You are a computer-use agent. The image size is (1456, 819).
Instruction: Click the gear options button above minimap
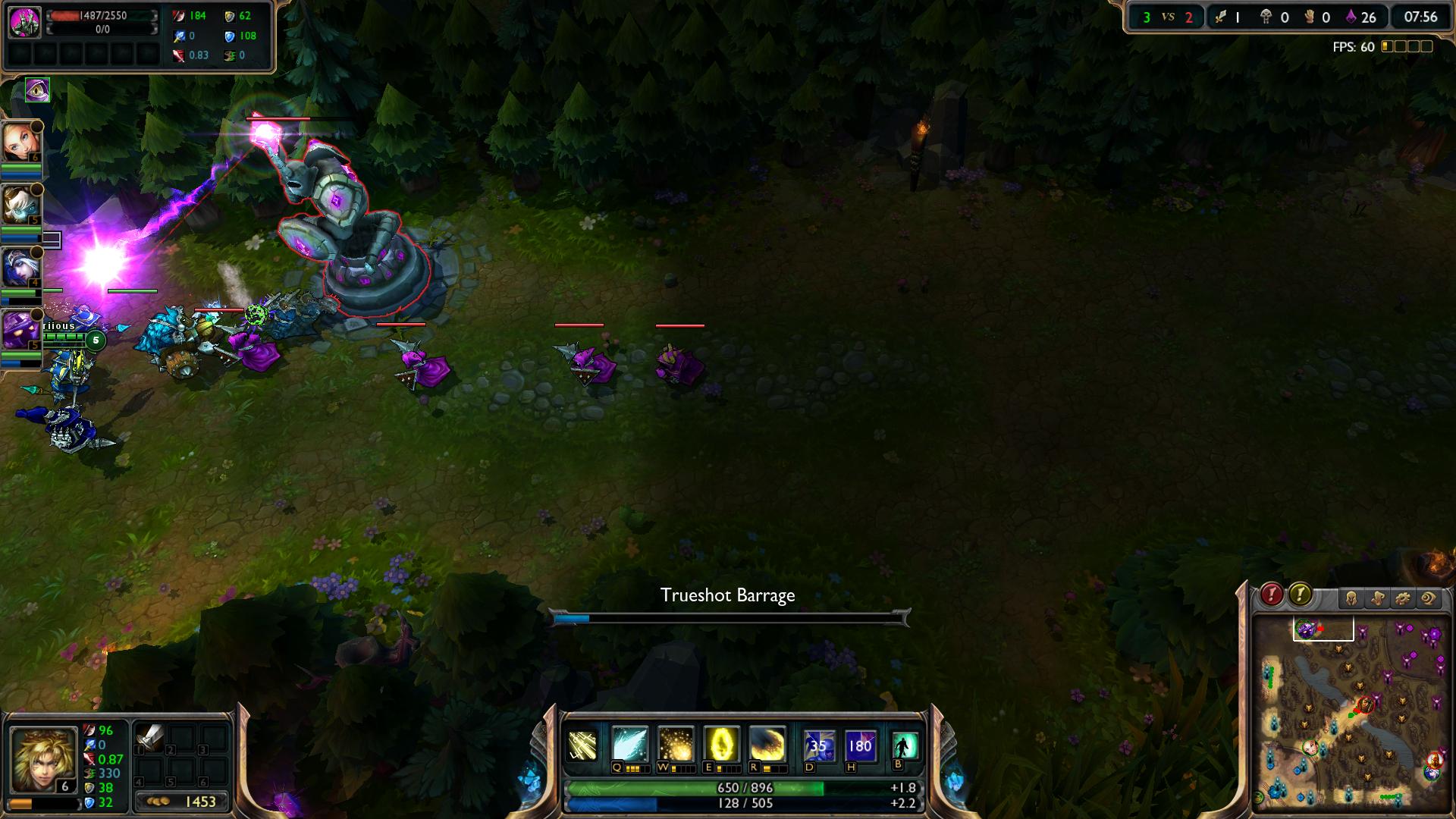point(1402,599)
